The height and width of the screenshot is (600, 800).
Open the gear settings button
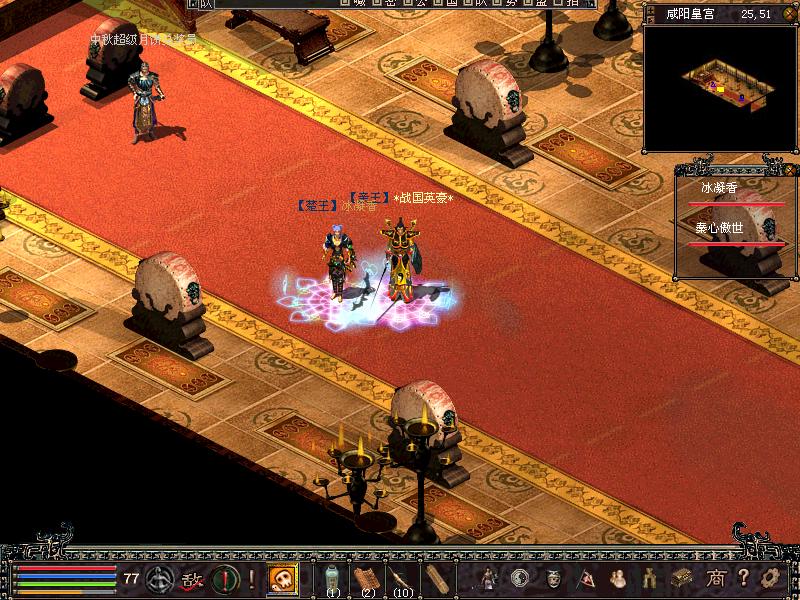tap(770, 578)
